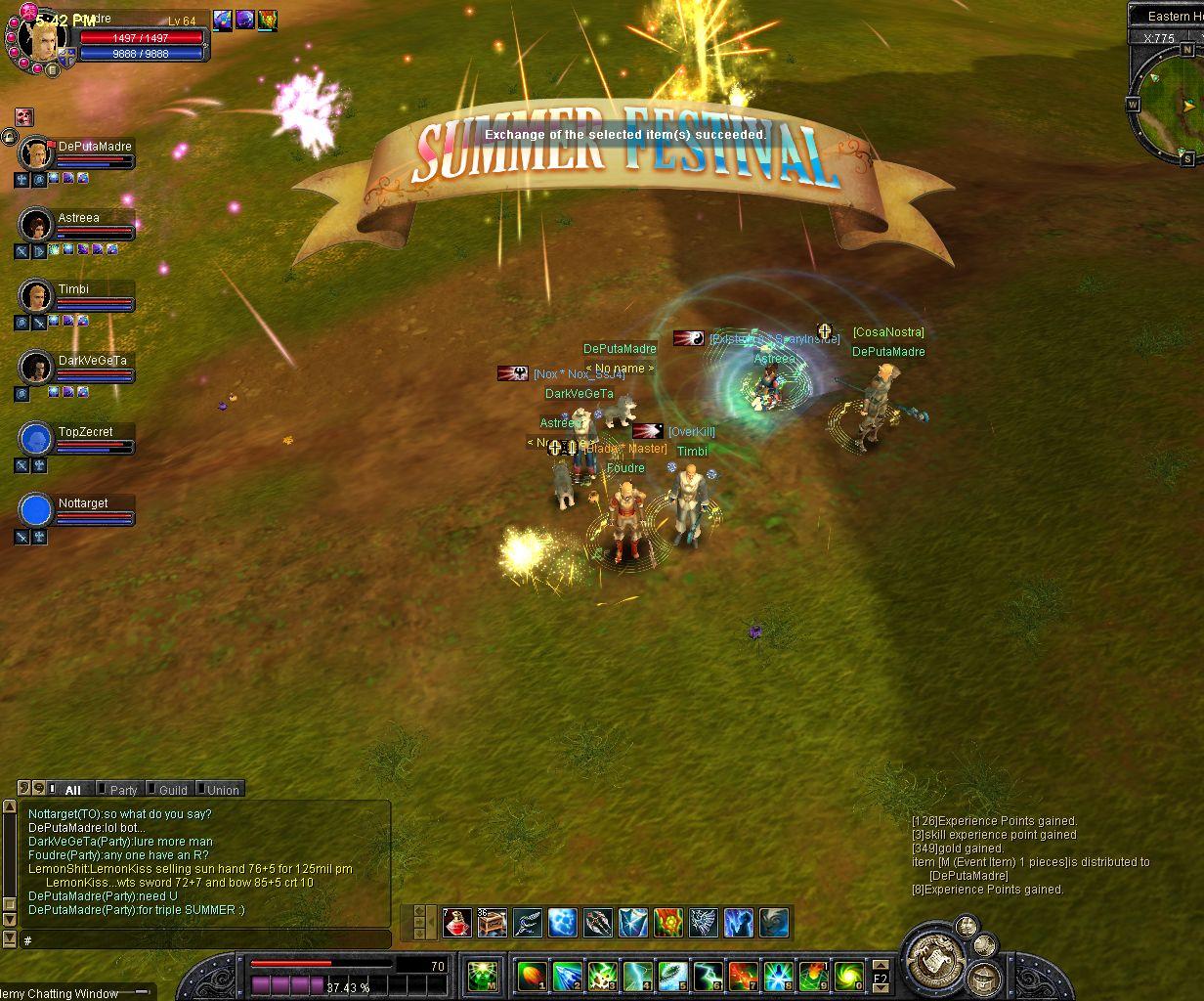Activate the skill in hotbar slot 1
This screenshot has width=1204, height=1001.
click(x=531, y=976)
